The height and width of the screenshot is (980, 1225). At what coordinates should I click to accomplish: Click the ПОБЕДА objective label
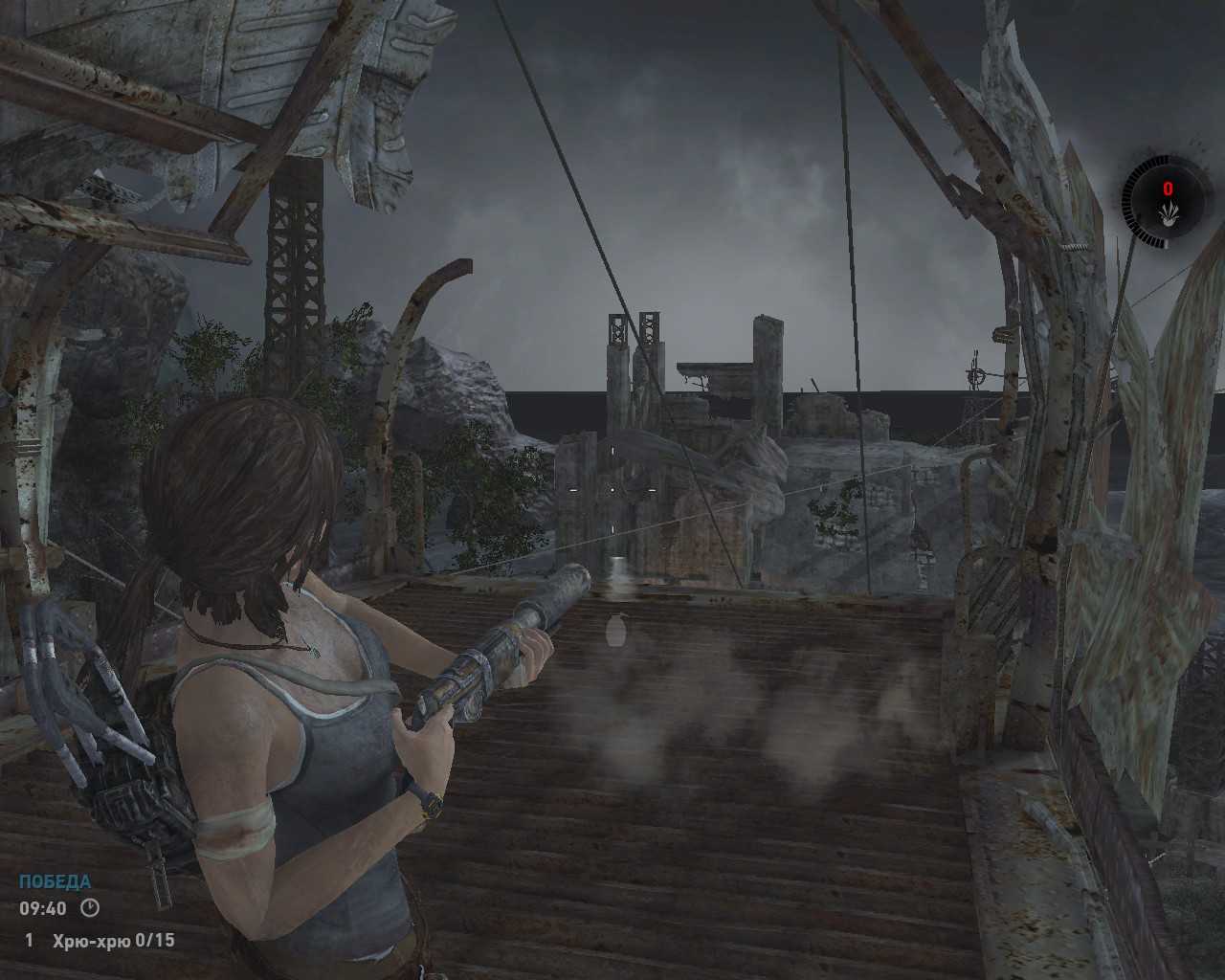point(56,881)
